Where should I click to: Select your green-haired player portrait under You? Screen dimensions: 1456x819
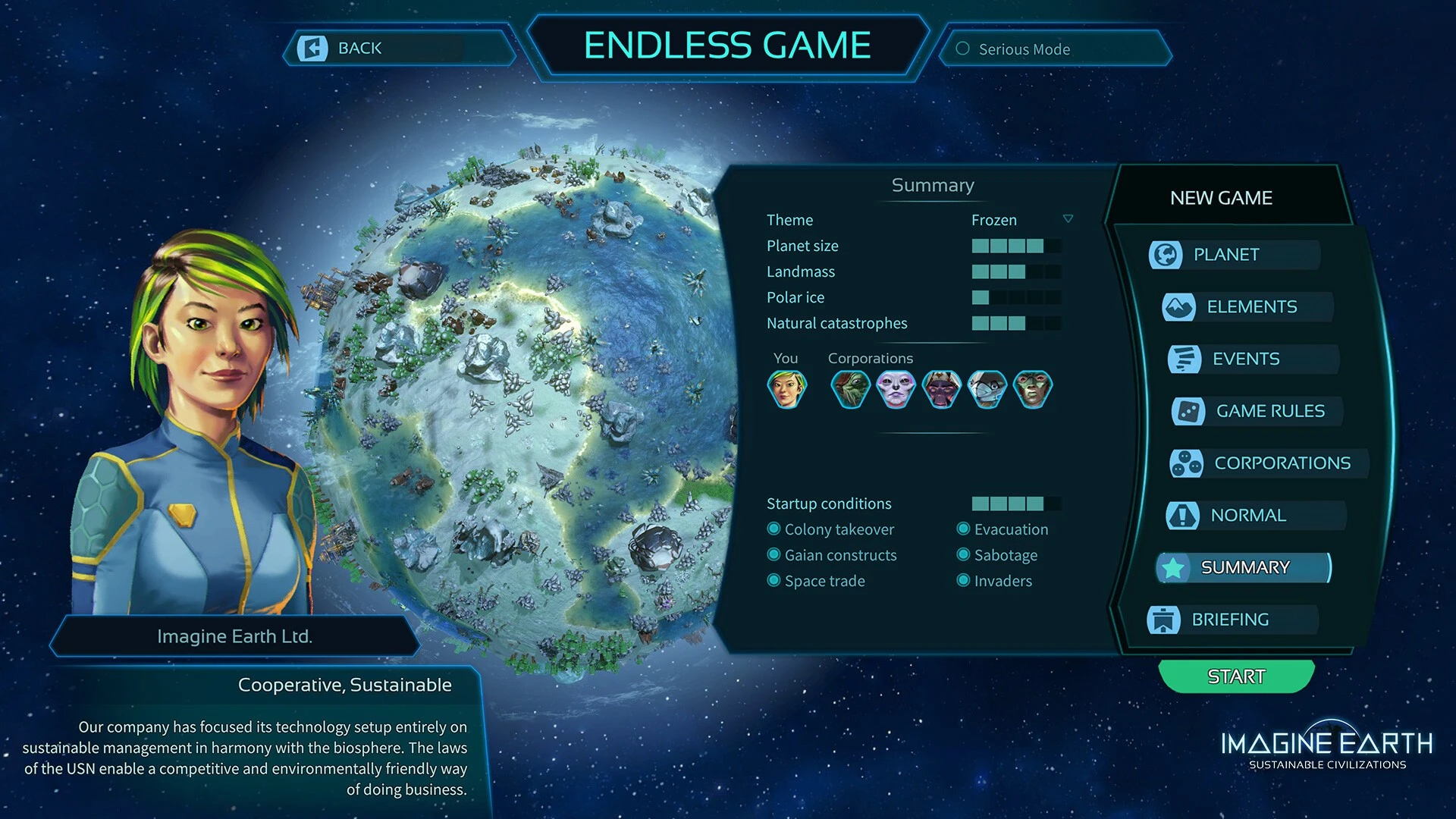point(786,389)
